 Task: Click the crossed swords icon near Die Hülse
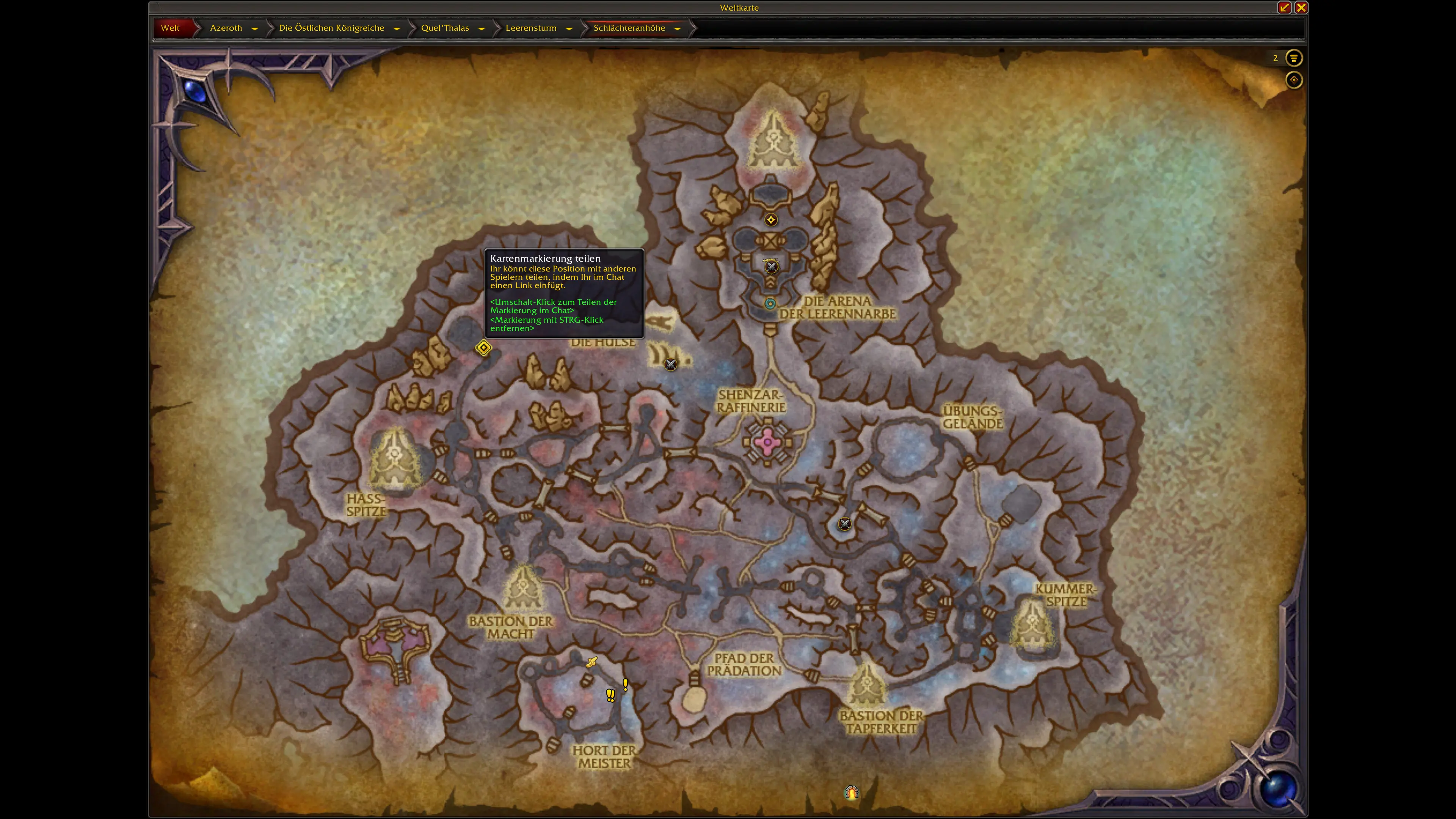pos(671,364)
